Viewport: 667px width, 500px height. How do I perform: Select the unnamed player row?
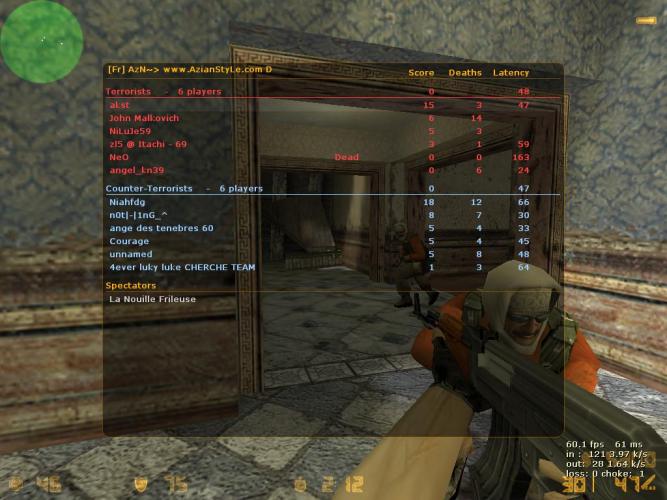pos(129,254)
